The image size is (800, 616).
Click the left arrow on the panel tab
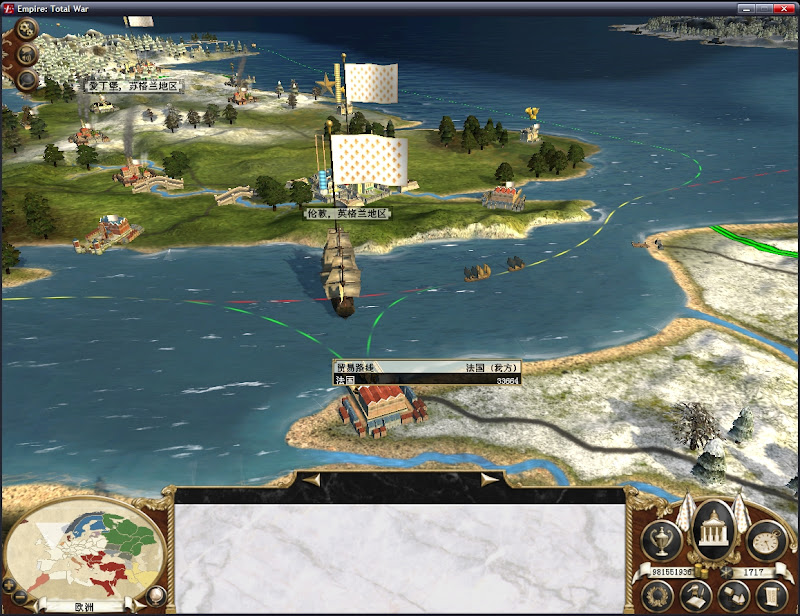tap(312, 480)
